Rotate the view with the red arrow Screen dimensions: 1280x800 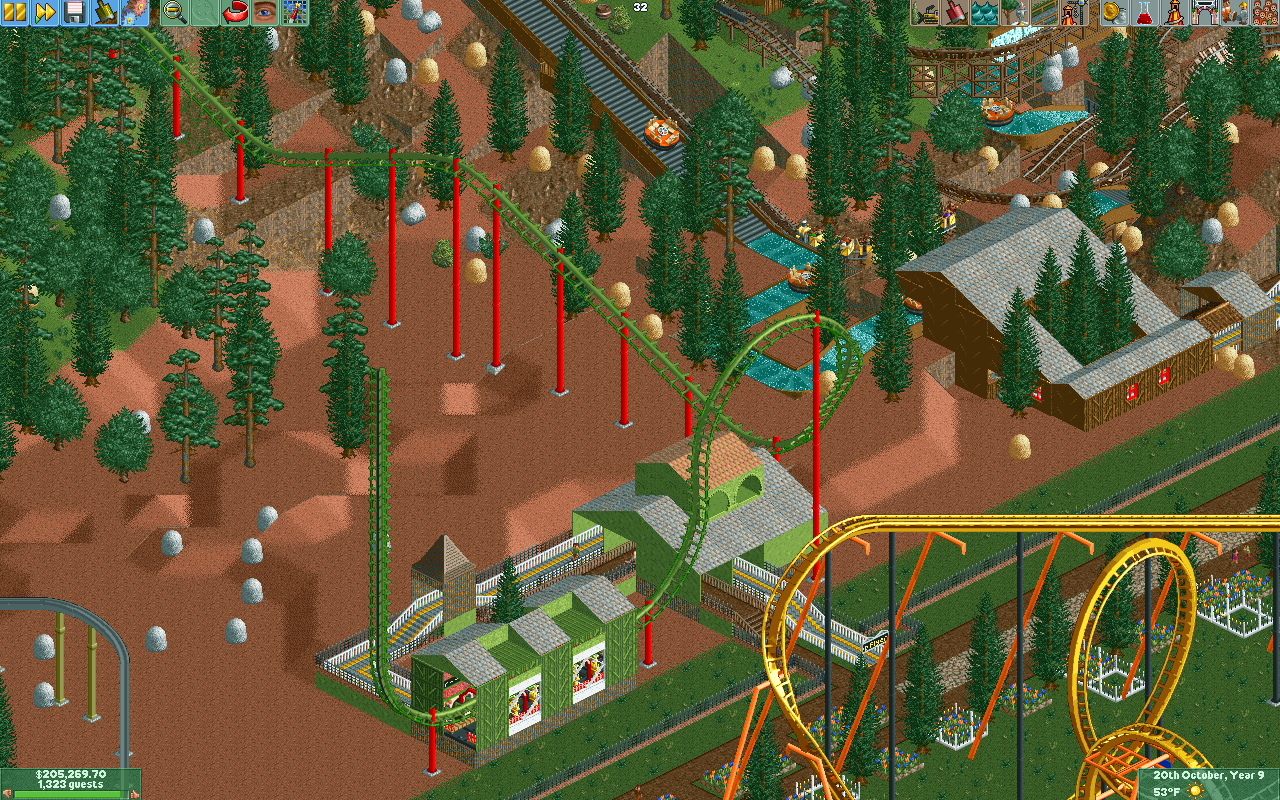(235, 13)
